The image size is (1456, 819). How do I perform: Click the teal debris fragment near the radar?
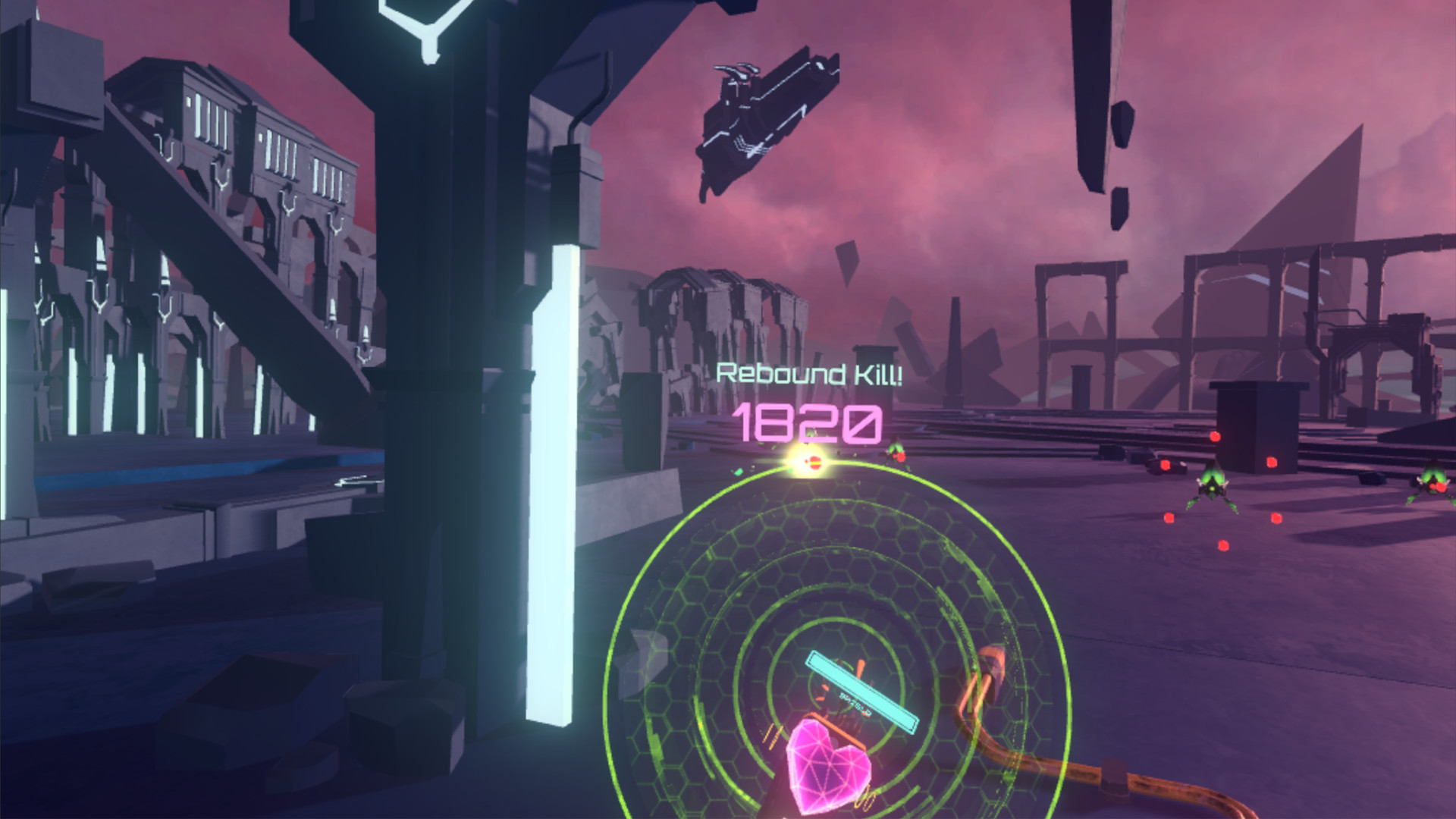coord(739,469)
